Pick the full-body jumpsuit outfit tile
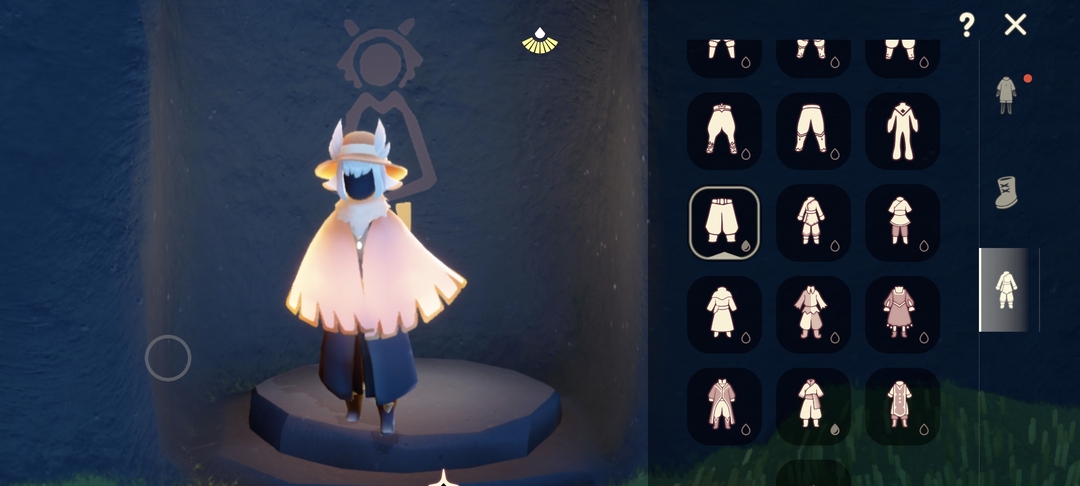1080x486 pixels. [x=902, y=131]
